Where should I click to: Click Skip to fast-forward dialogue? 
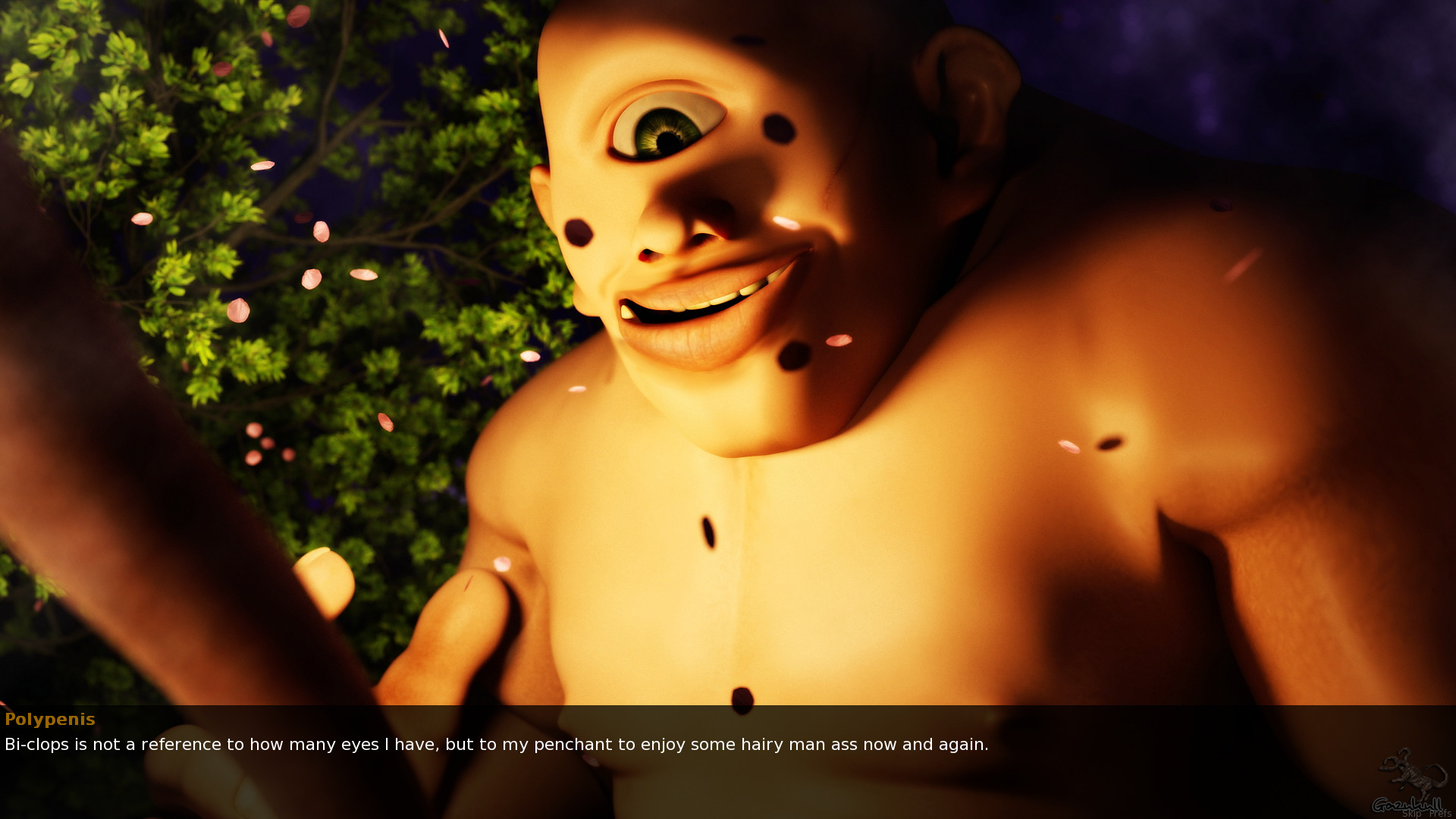[x=1412, y=813]
